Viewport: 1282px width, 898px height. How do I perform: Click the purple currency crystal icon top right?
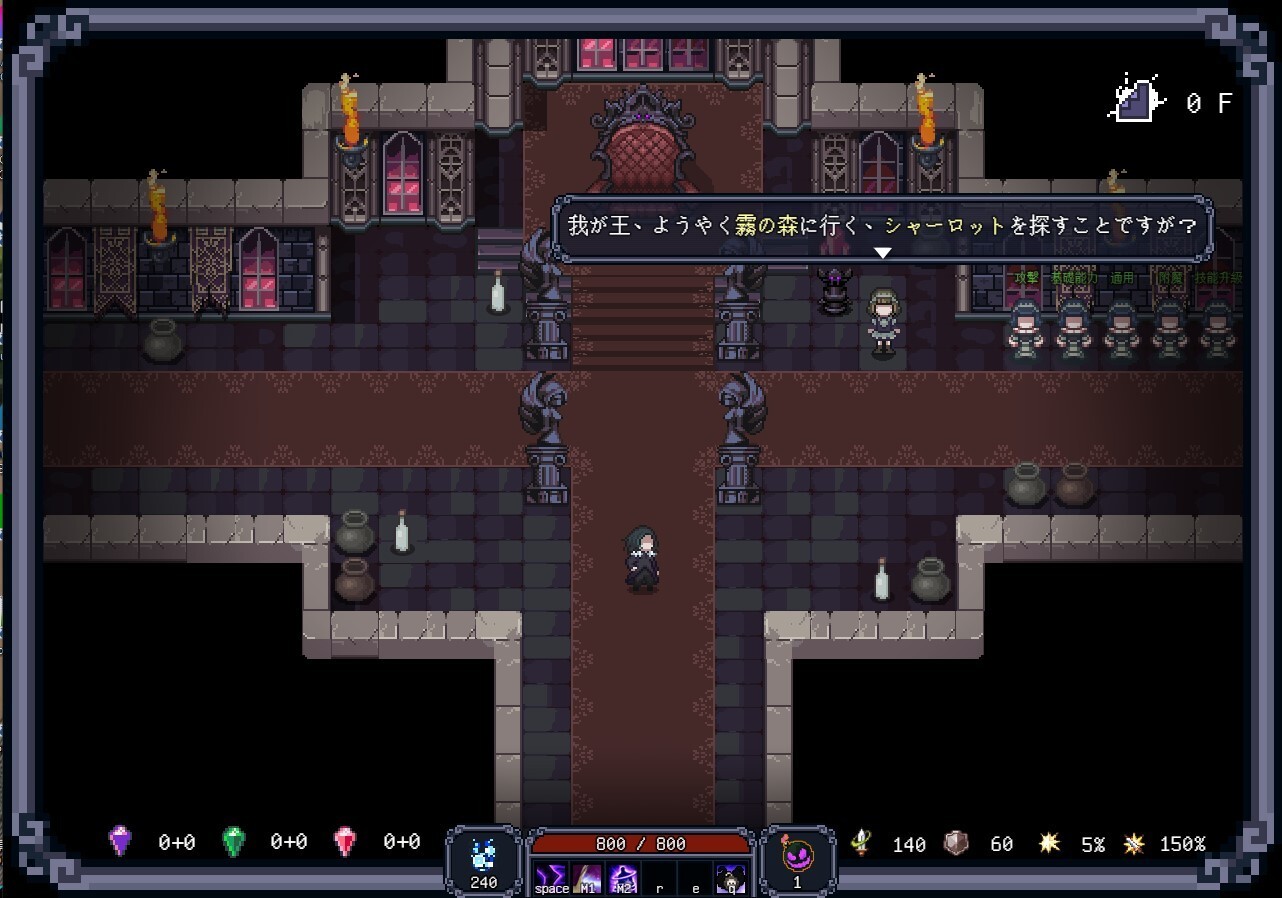pos(1136,98)
